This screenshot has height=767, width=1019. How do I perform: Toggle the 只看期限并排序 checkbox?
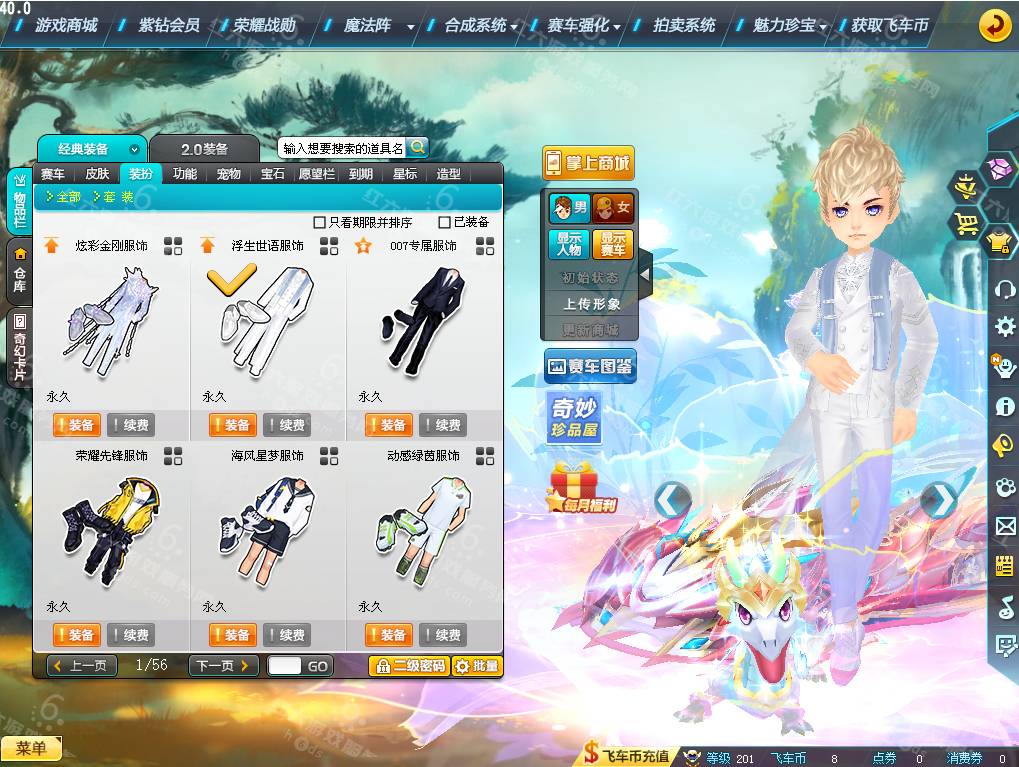[x=320, y=222]
